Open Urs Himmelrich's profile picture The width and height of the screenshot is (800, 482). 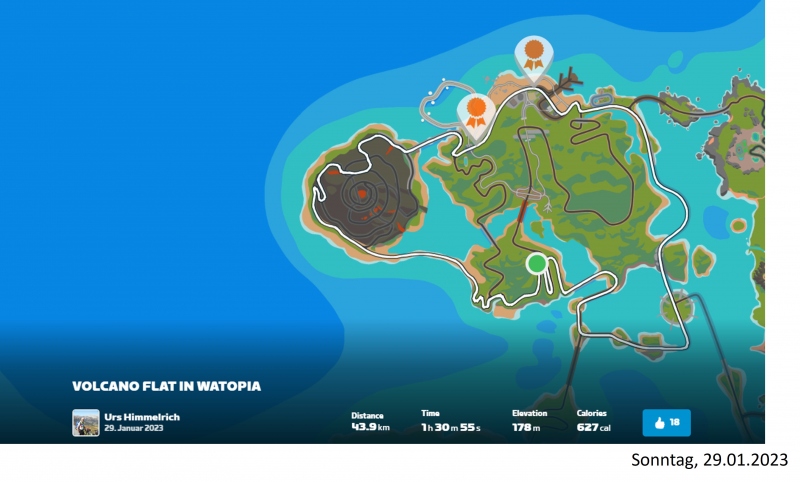[85, 422]
